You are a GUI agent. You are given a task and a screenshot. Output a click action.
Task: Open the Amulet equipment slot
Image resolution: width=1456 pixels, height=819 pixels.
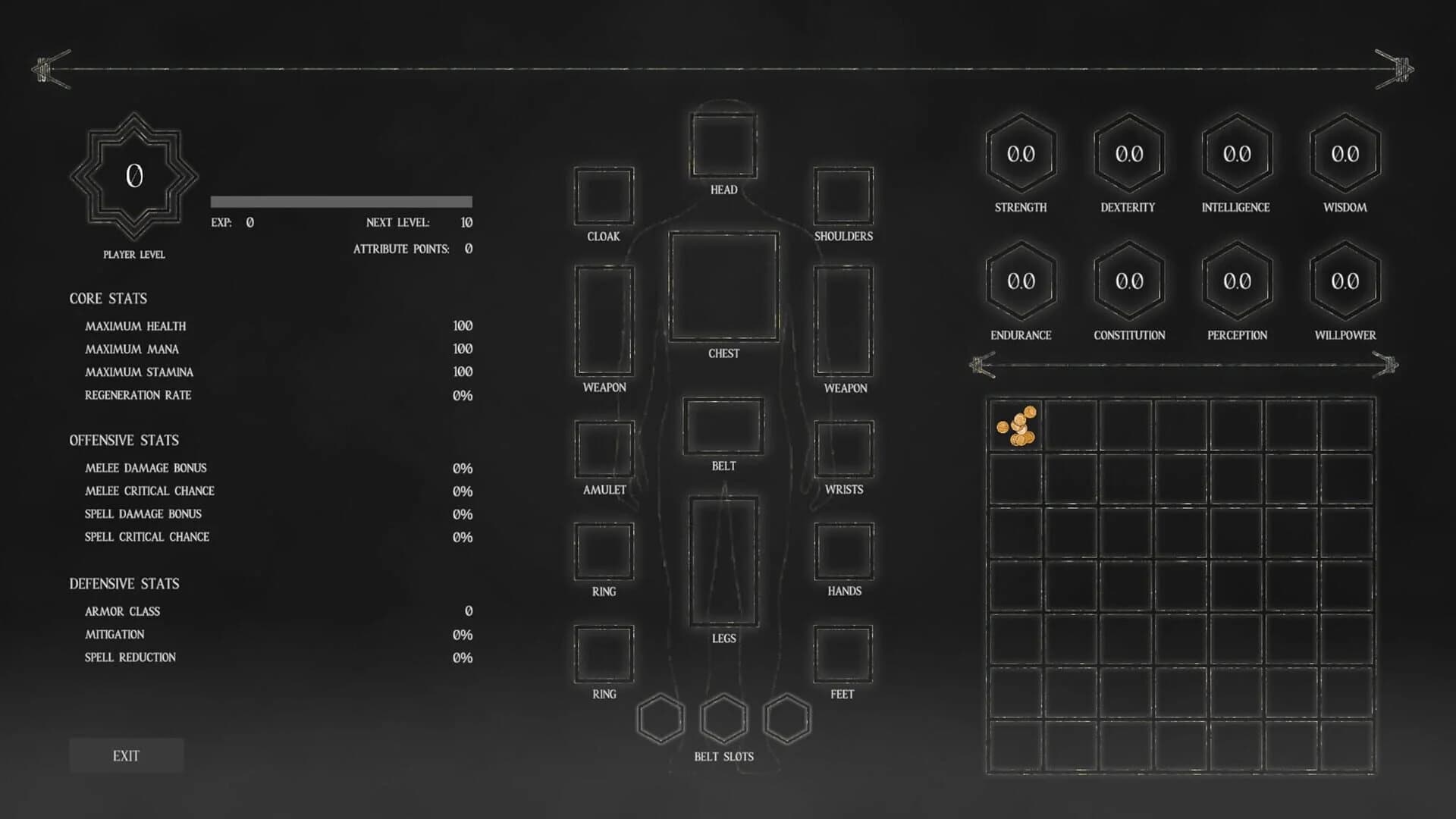click(x=603, y=450)
